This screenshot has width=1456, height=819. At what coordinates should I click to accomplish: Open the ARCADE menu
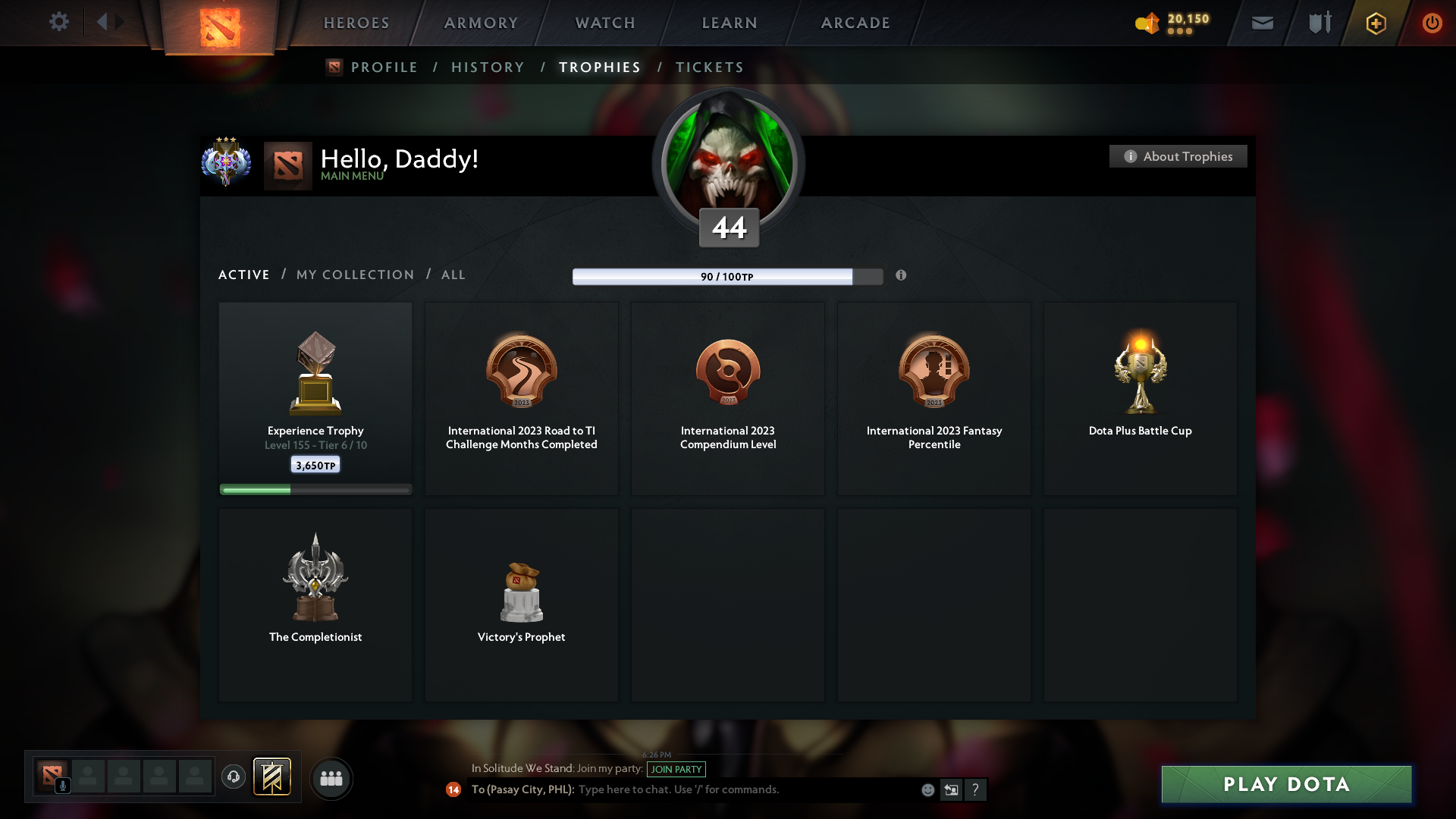[x=855, y=23]
